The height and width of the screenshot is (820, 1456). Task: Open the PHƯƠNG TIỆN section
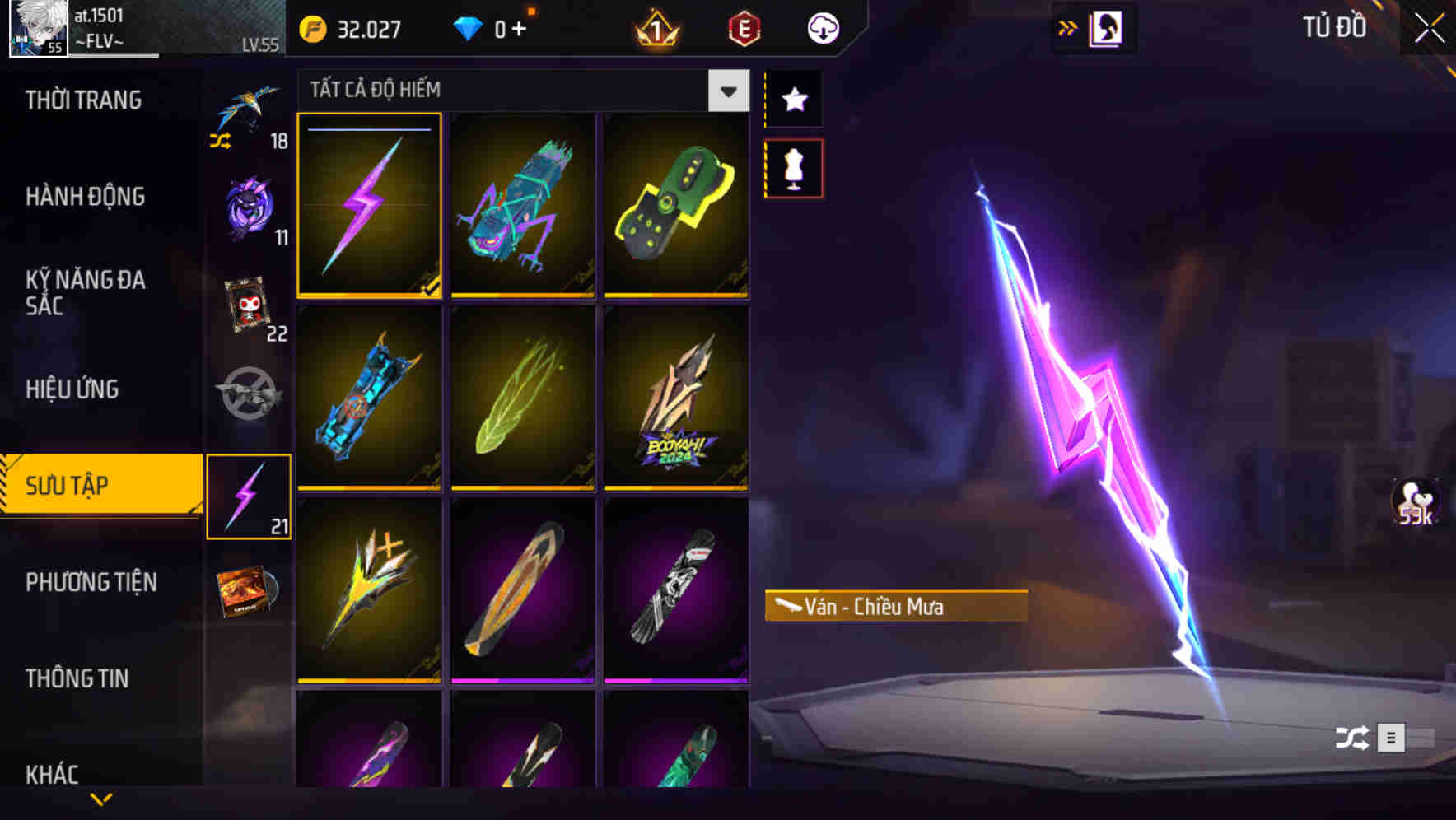(x=91, y=581)
